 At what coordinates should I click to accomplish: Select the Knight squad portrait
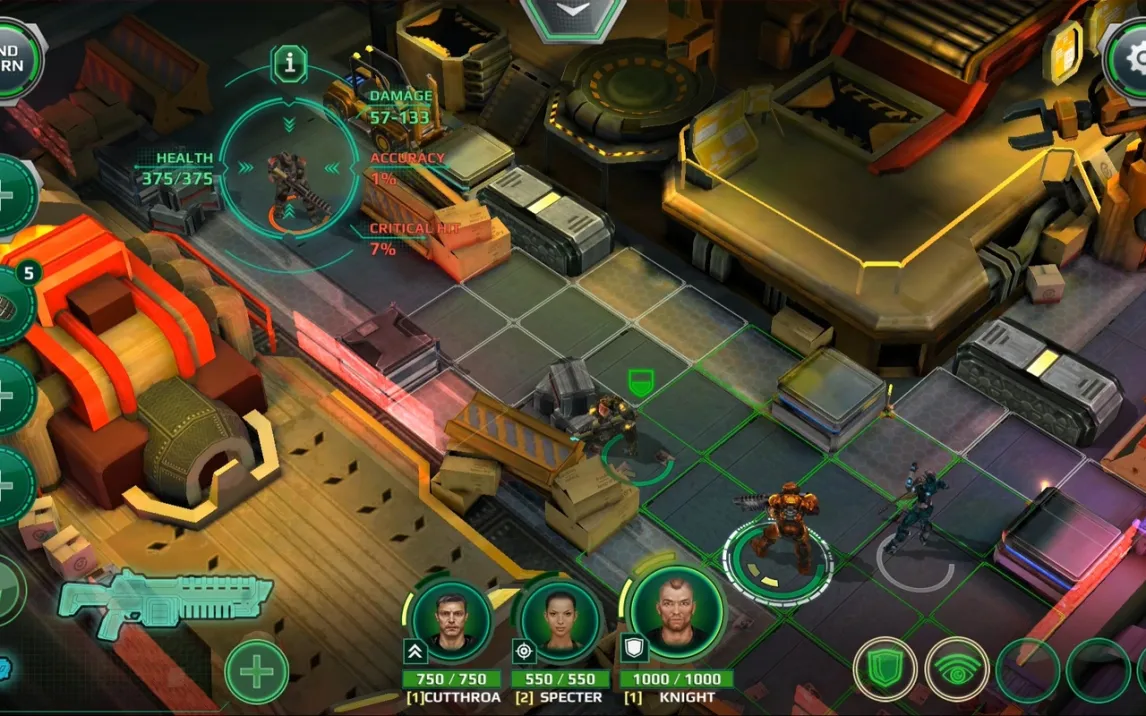[x=674, y=611]
